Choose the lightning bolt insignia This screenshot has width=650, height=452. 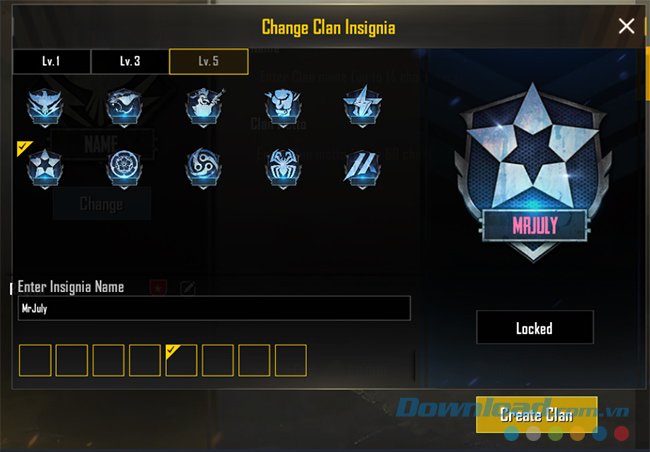[360, 107]
